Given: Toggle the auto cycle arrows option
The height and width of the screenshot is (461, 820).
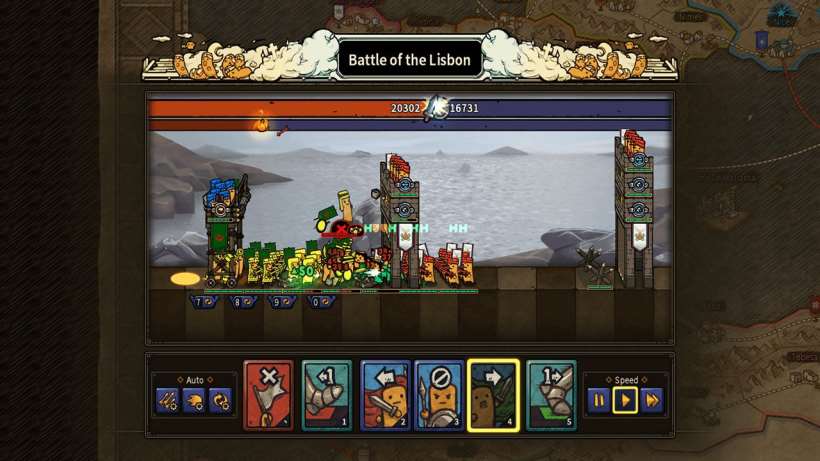Looking at the screenshot, I should pyautogui.click(x=221, y=401).
